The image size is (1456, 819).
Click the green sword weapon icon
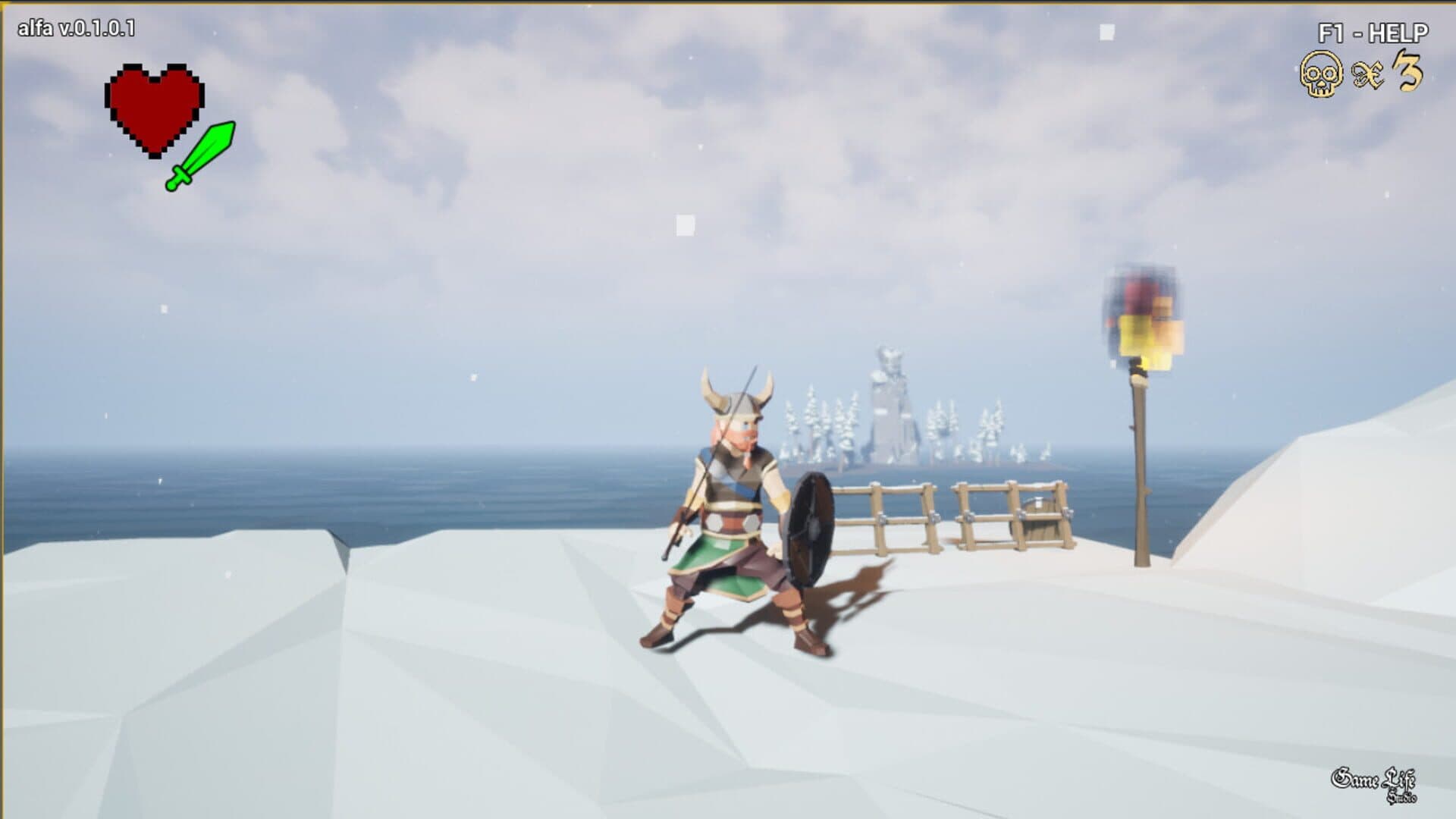(x=201, y=155)
